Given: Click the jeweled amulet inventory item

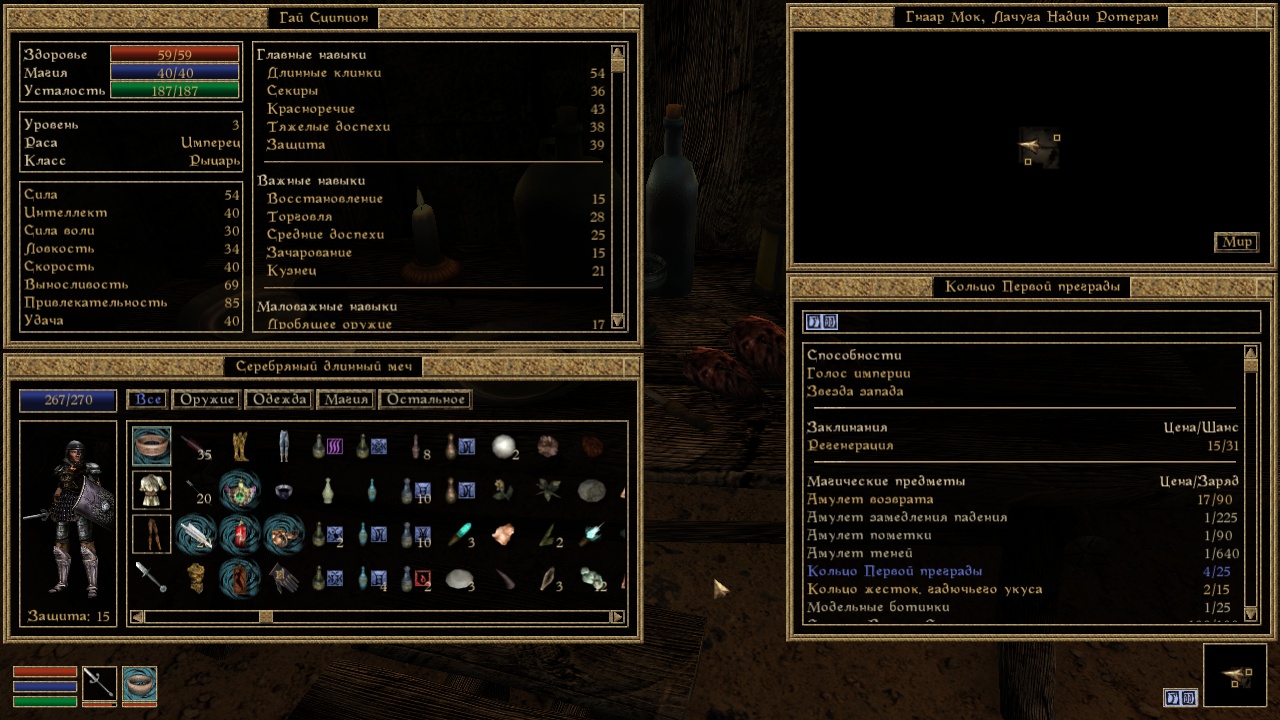Looking at the screenshot, I should point(239,490).
